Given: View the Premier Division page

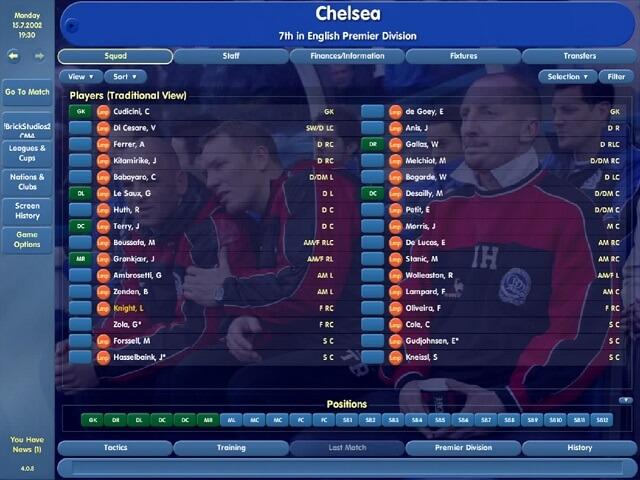Looking at the screenshot, I should (x=463, y=448).
